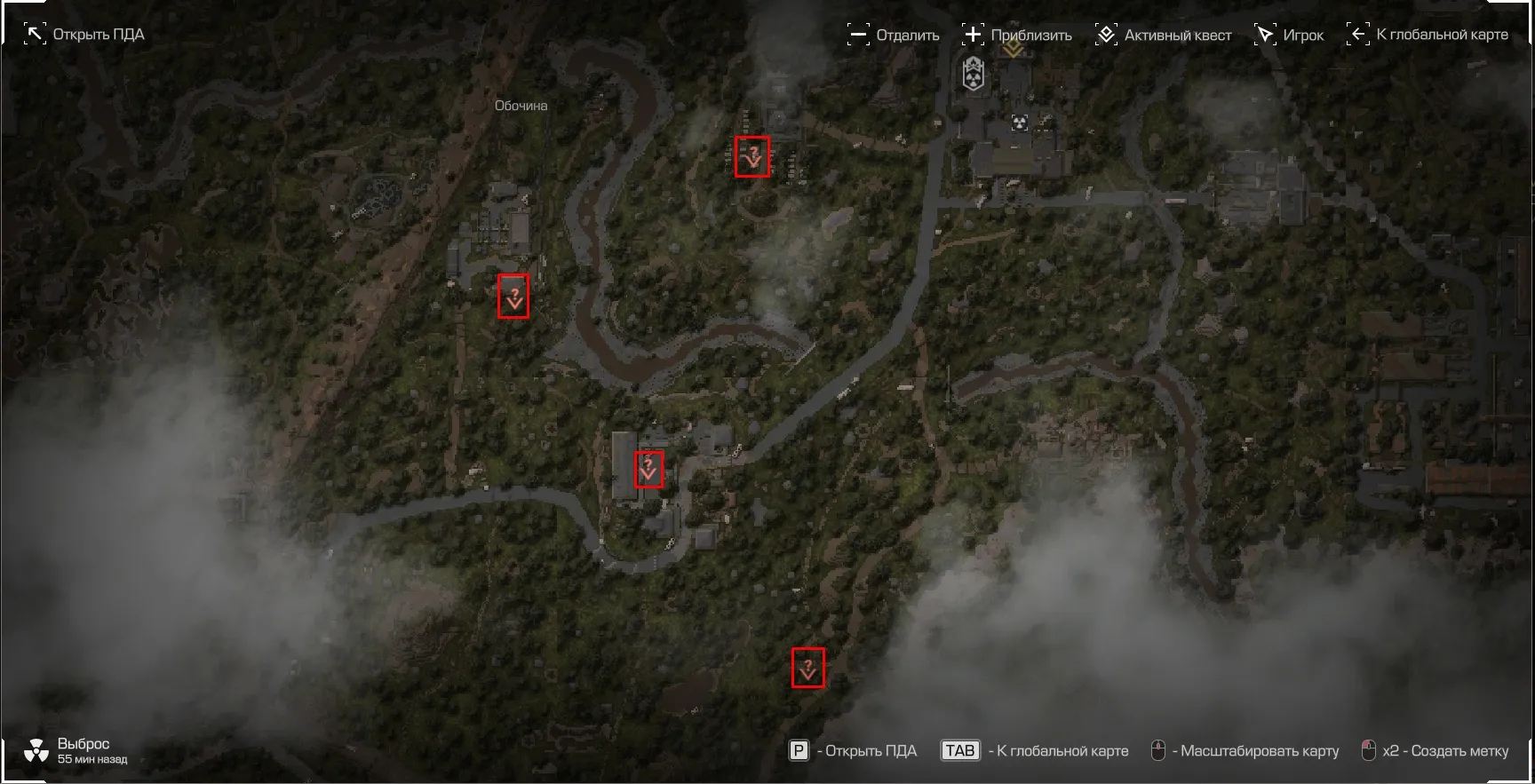1535x784 pixels.
Task: Pick the question marker below the Обочина compound
Action: (513, 296)
